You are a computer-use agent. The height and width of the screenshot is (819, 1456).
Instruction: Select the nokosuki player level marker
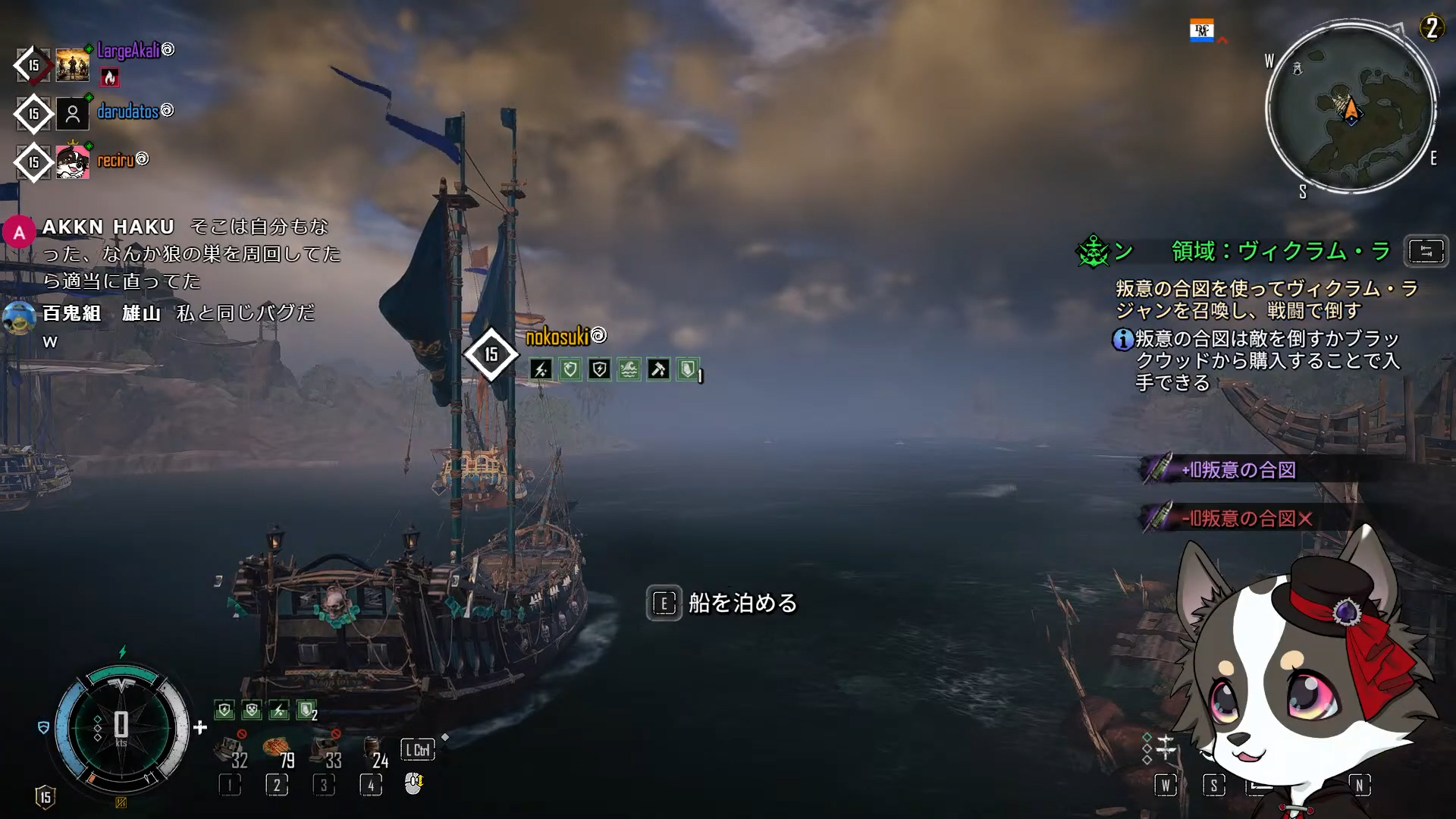(491, 354)
